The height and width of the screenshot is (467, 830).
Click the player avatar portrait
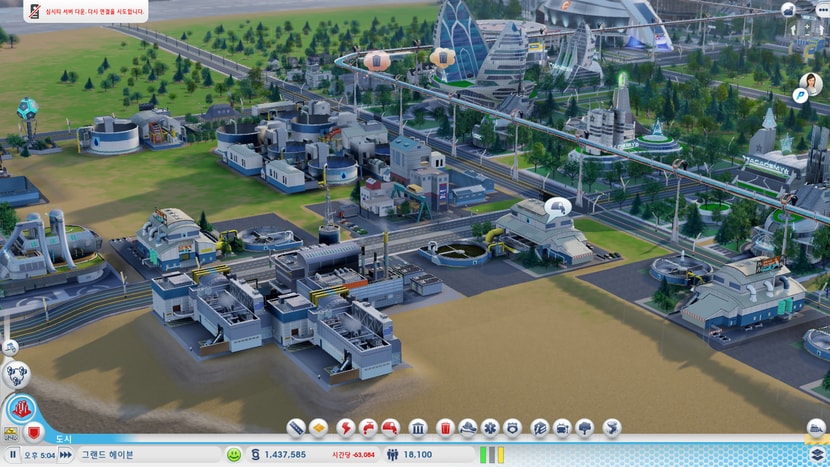tap(811, 83)
